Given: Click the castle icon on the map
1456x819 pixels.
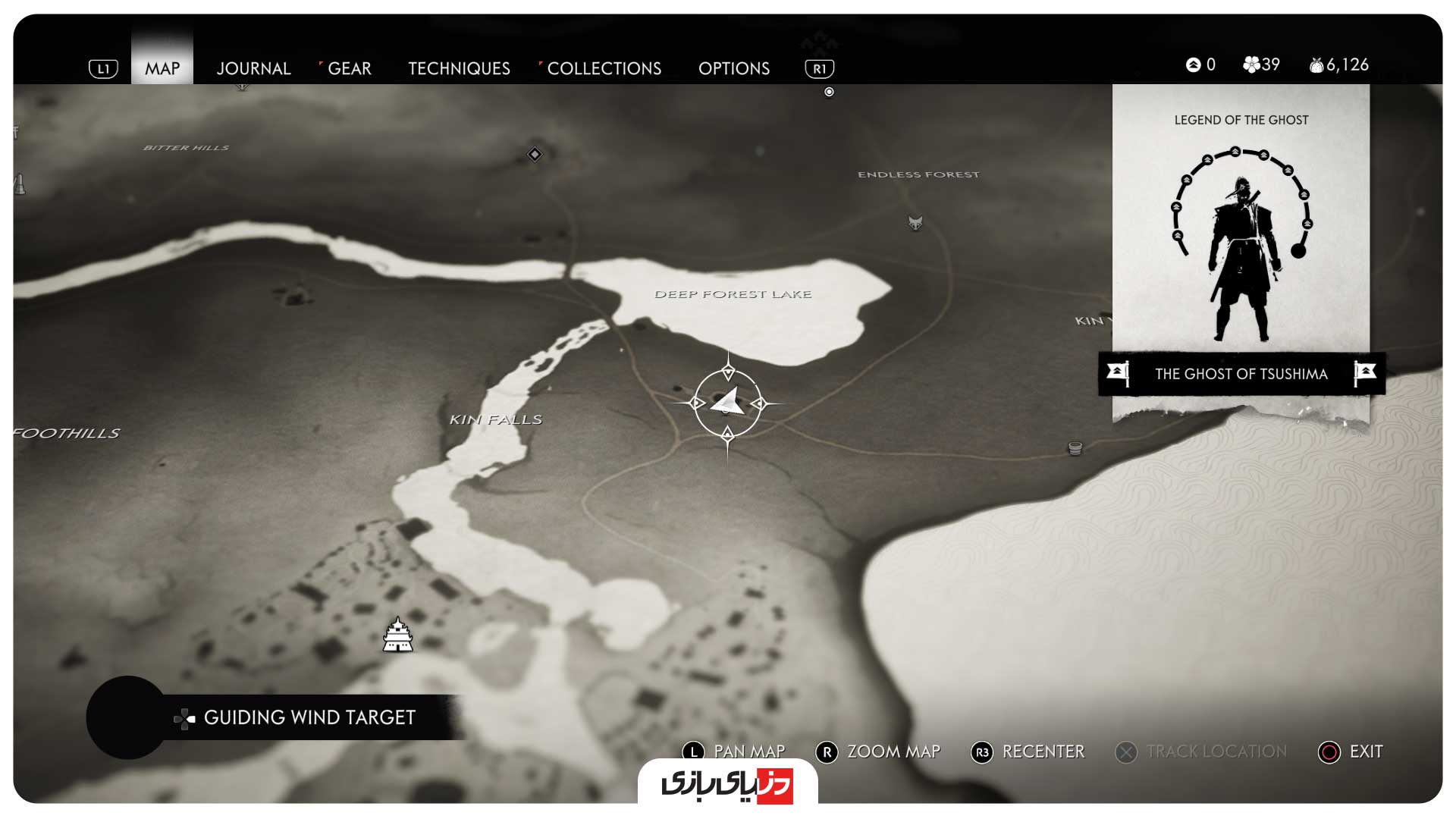Looking at the screenshot, I should point(398,635).
